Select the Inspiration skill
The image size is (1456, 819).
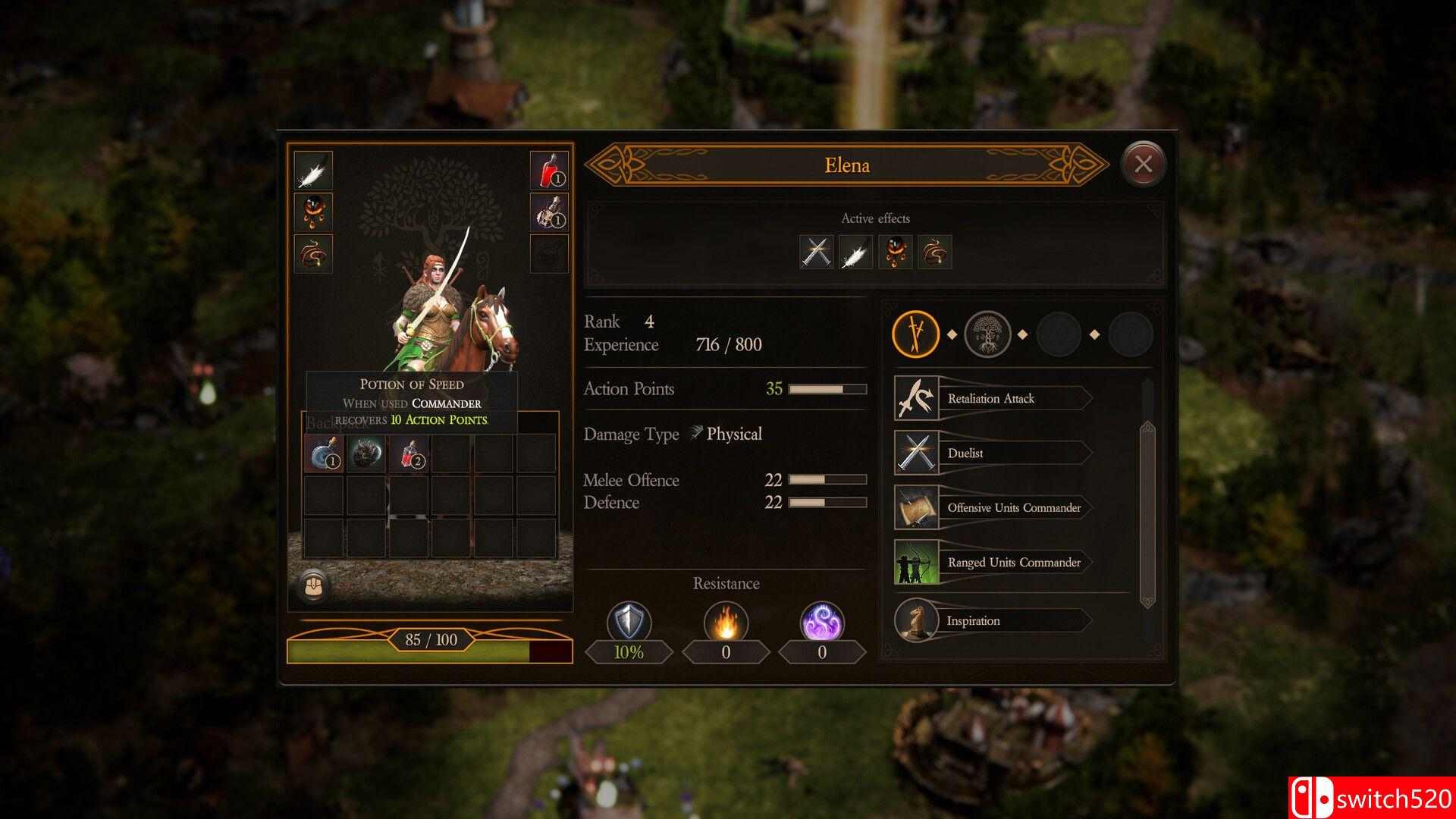point(990,621)
